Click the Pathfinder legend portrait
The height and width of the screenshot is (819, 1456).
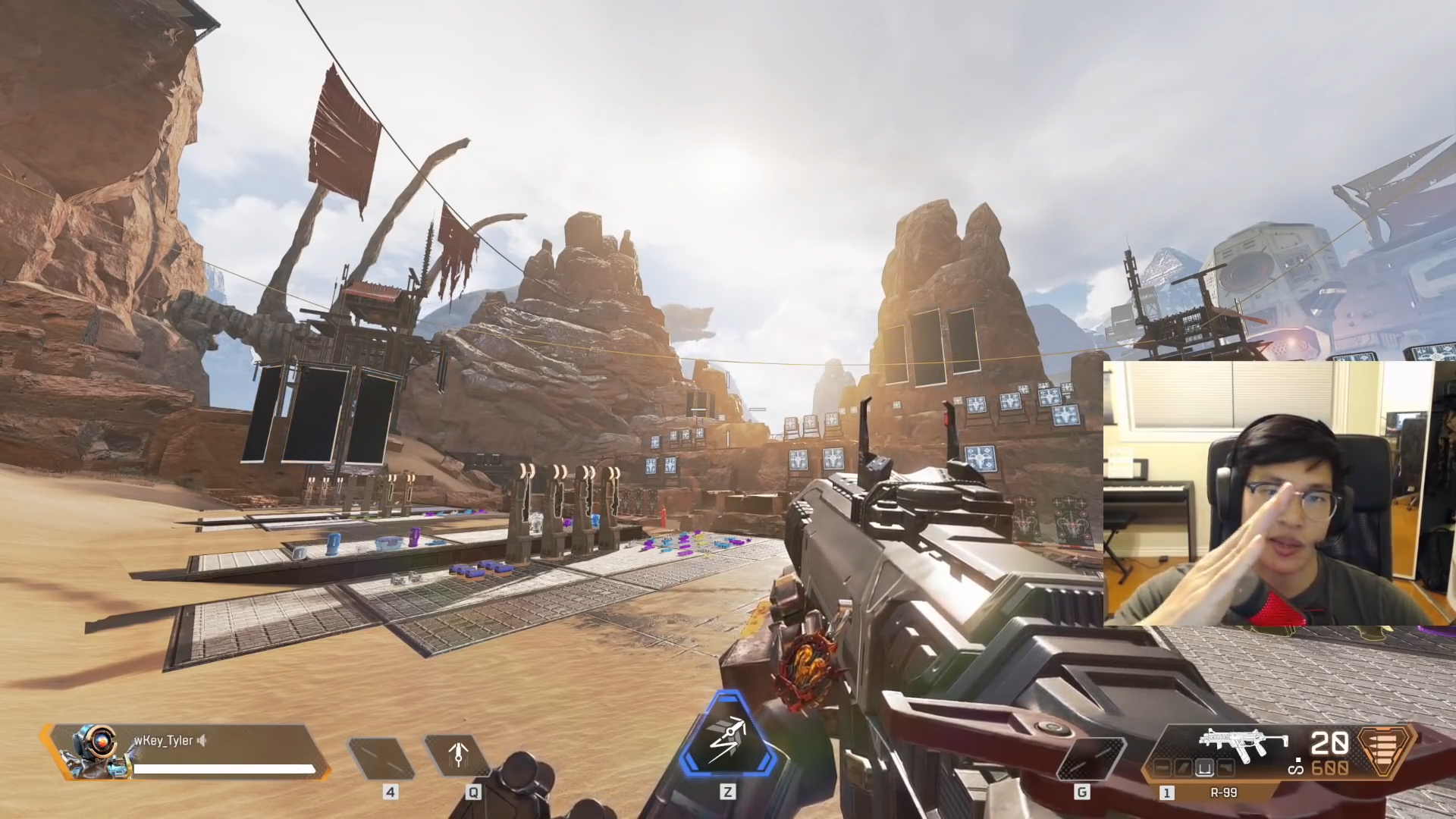coord(94,752)
